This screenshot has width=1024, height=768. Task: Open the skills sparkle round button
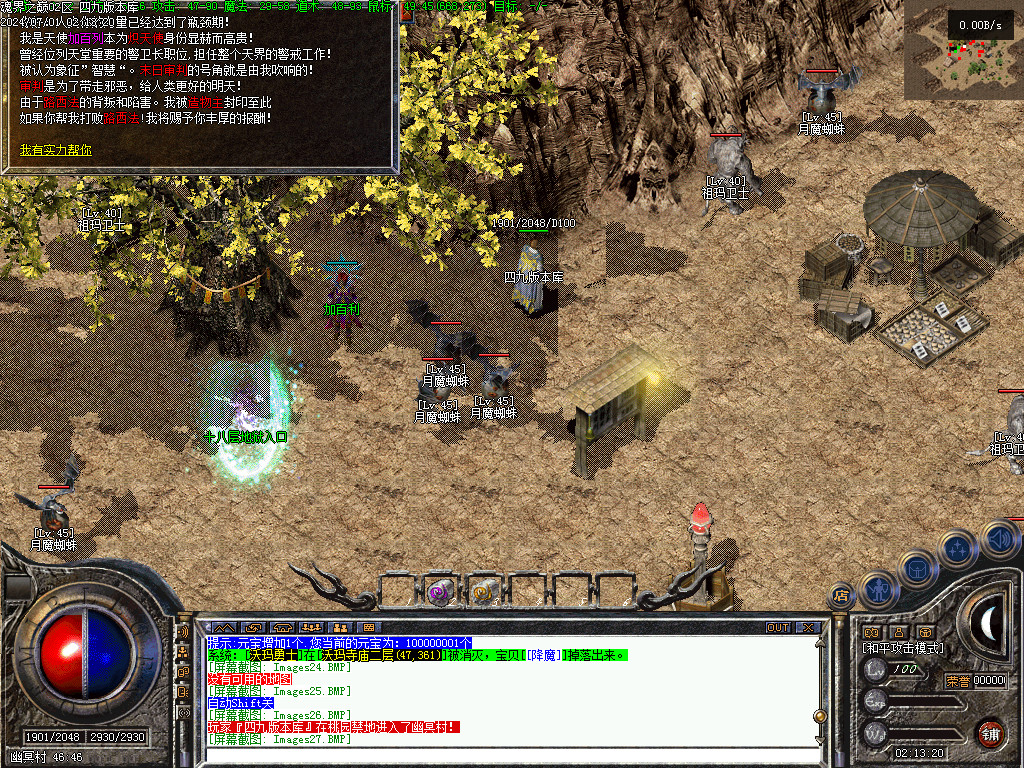(957, 548)
